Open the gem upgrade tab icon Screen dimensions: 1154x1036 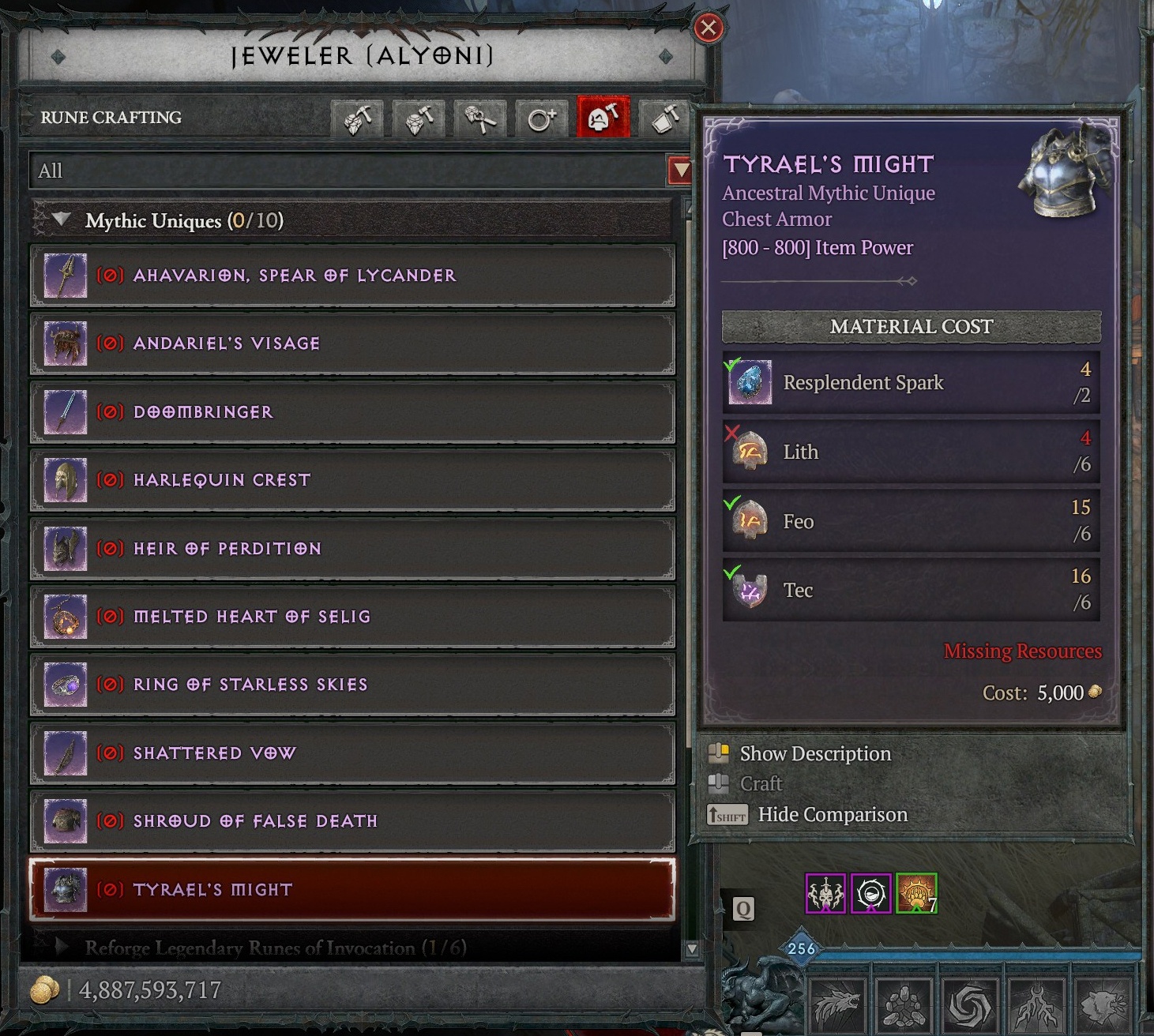tap(418, 118)
